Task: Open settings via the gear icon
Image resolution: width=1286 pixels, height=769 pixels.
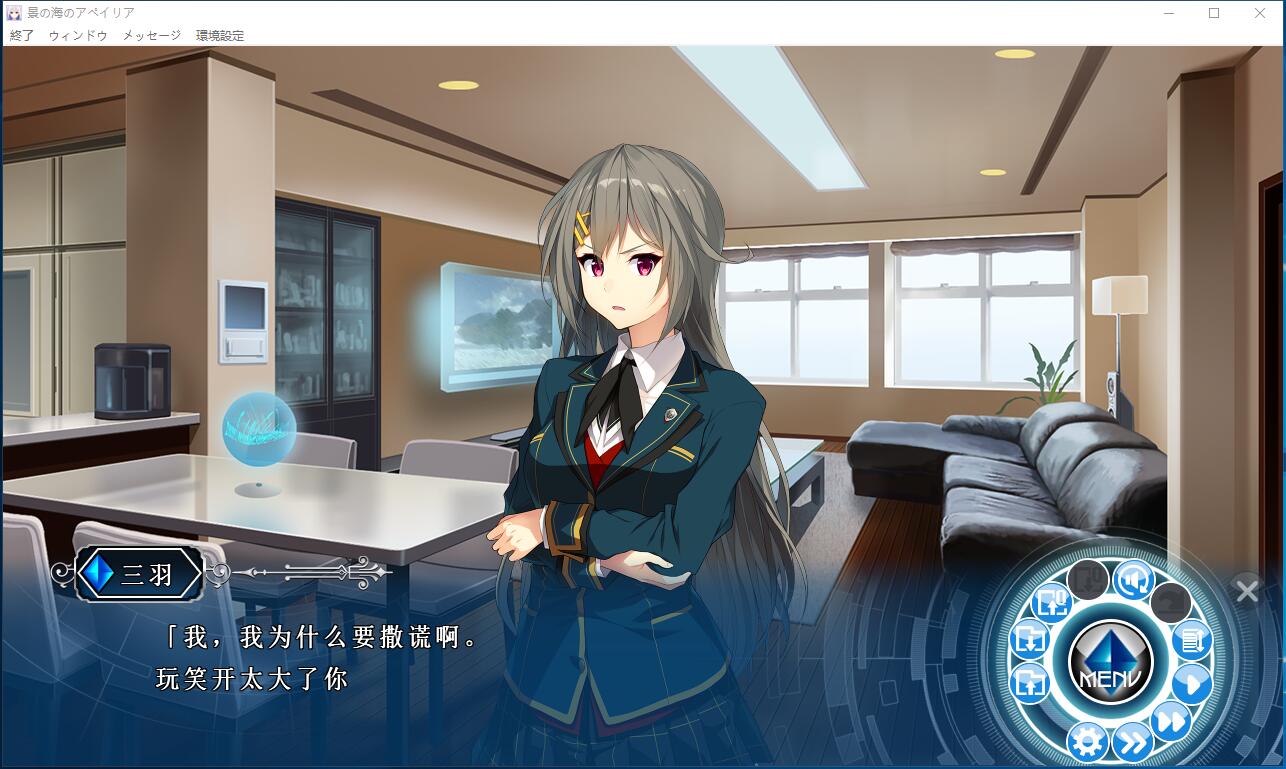Action: pyautogui.click(x=1087, y=742)
